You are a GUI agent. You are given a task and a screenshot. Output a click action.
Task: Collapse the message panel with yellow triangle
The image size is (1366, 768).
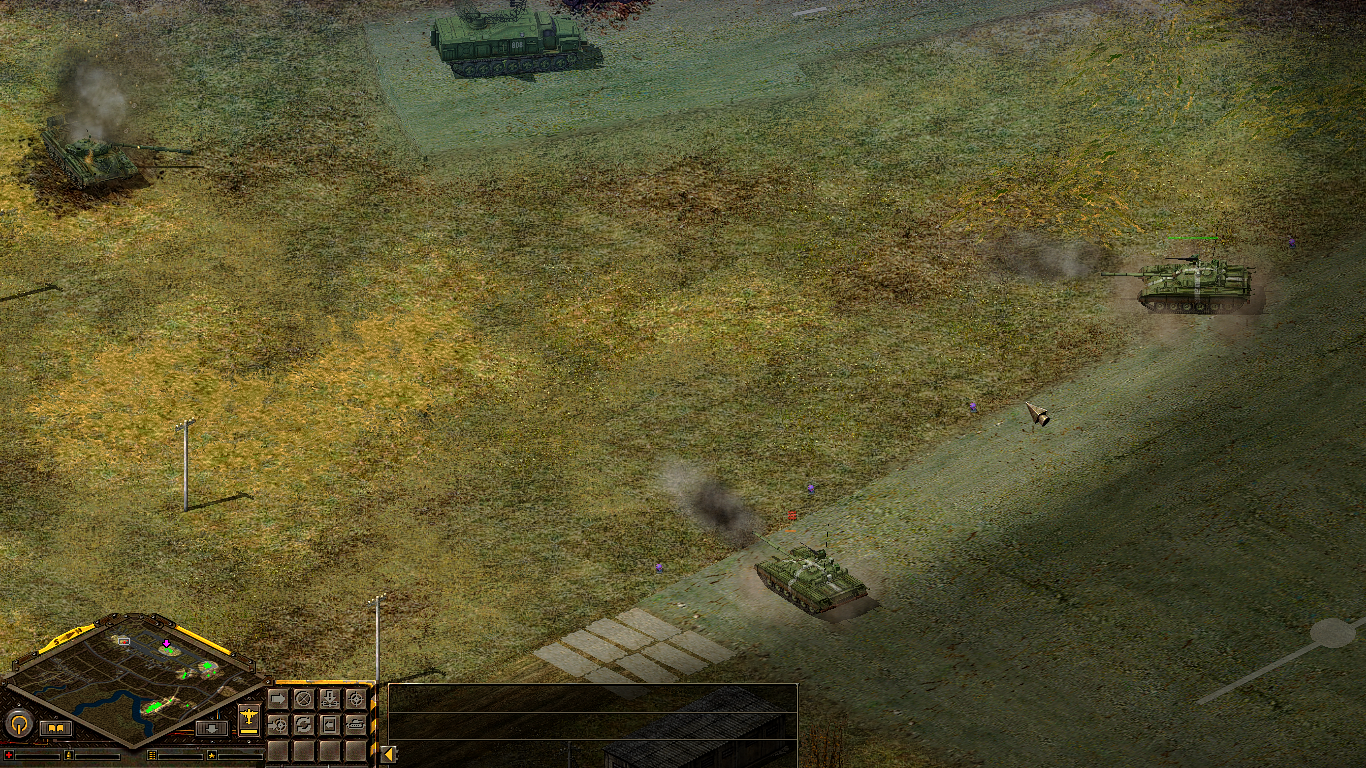click(388, 754)
